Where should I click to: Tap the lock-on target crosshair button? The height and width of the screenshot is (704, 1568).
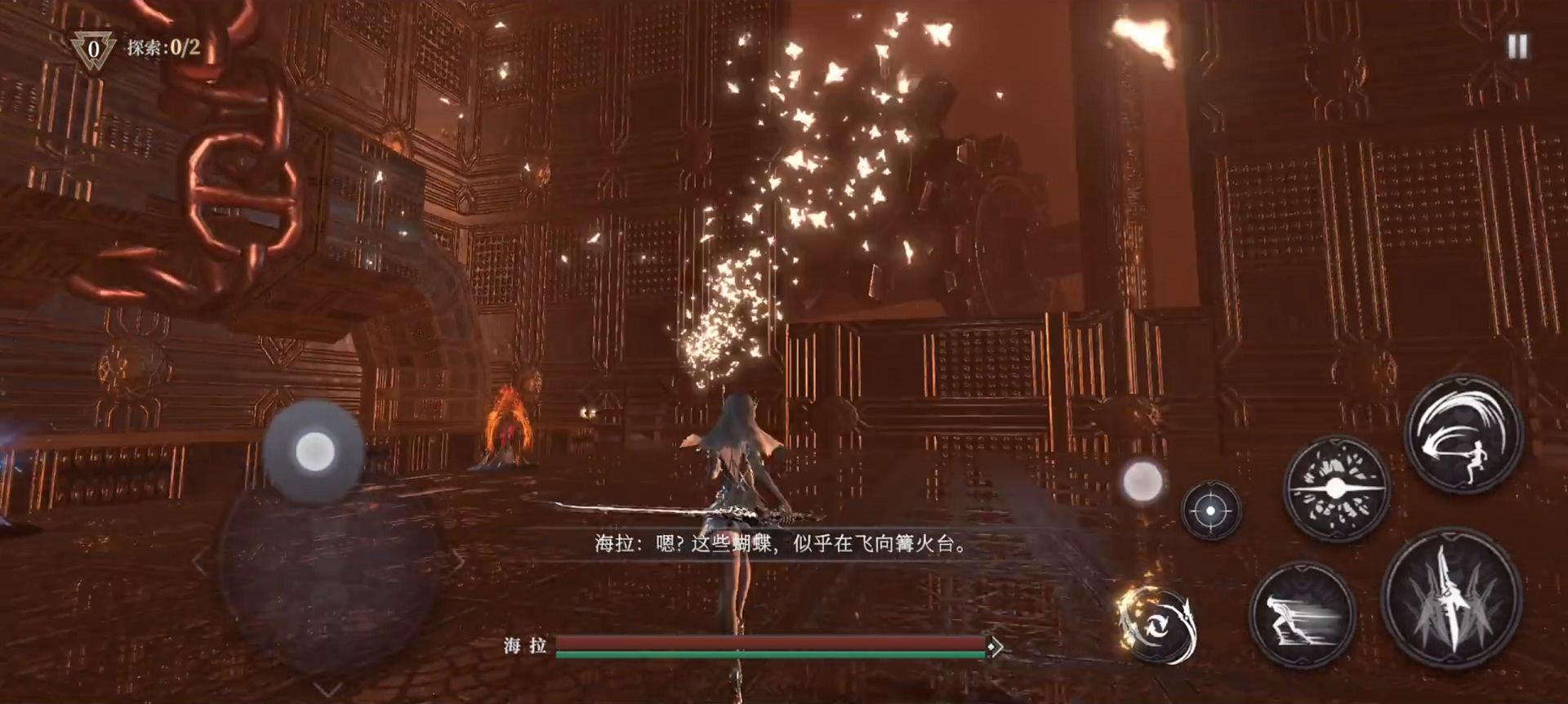[x=1210, y=510]
